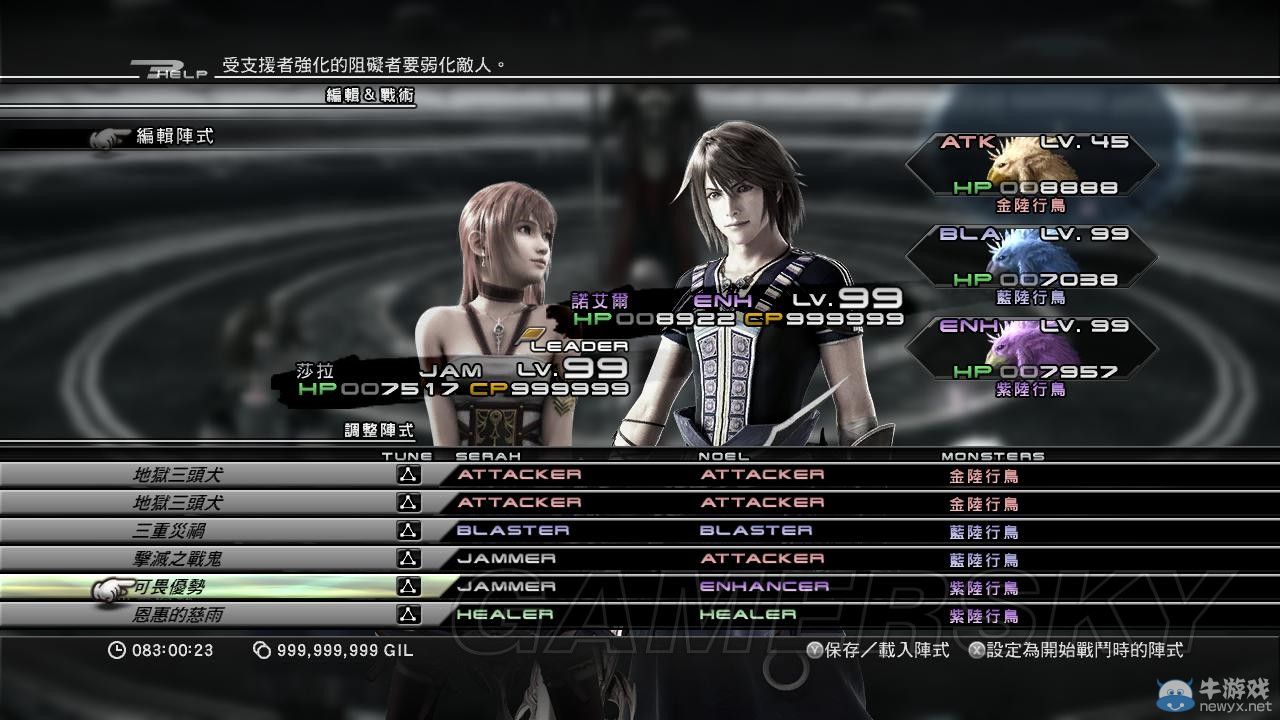Screen dimensions: 1280x720
Task: Pick the highlighted 可畏優勢 paradigm
Action: point(169,587)
